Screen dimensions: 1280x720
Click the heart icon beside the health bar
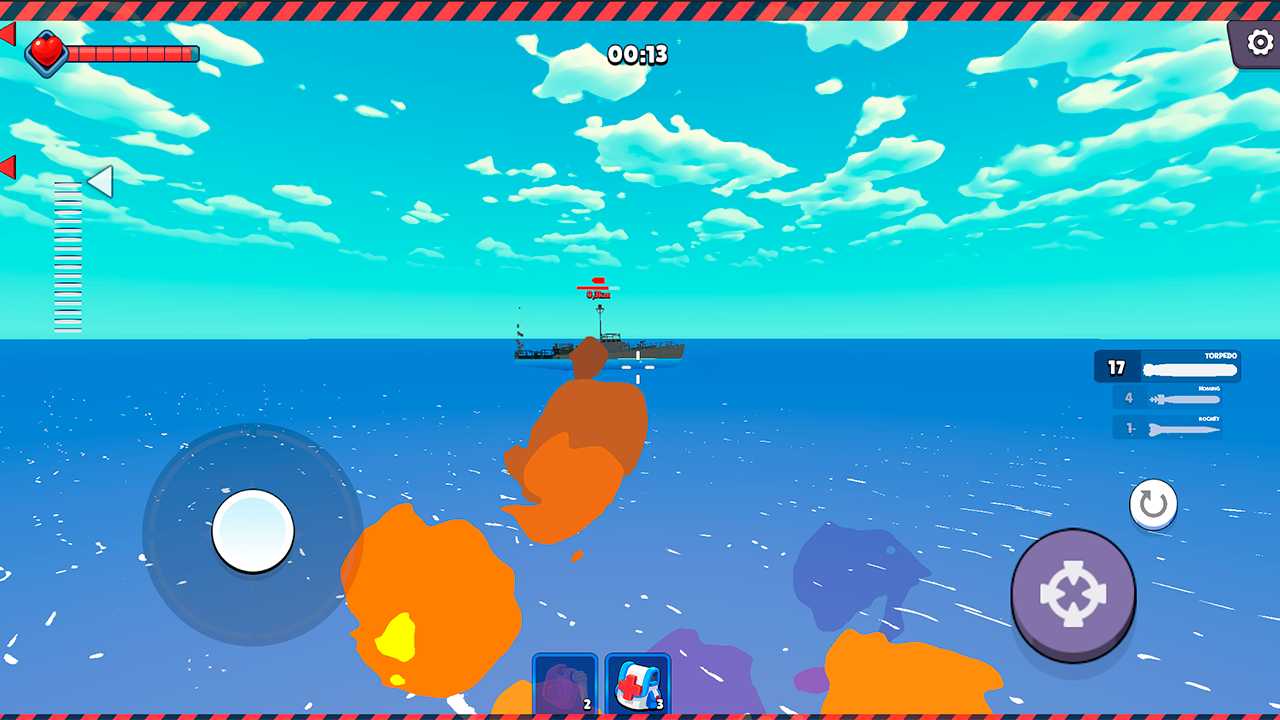48,53
